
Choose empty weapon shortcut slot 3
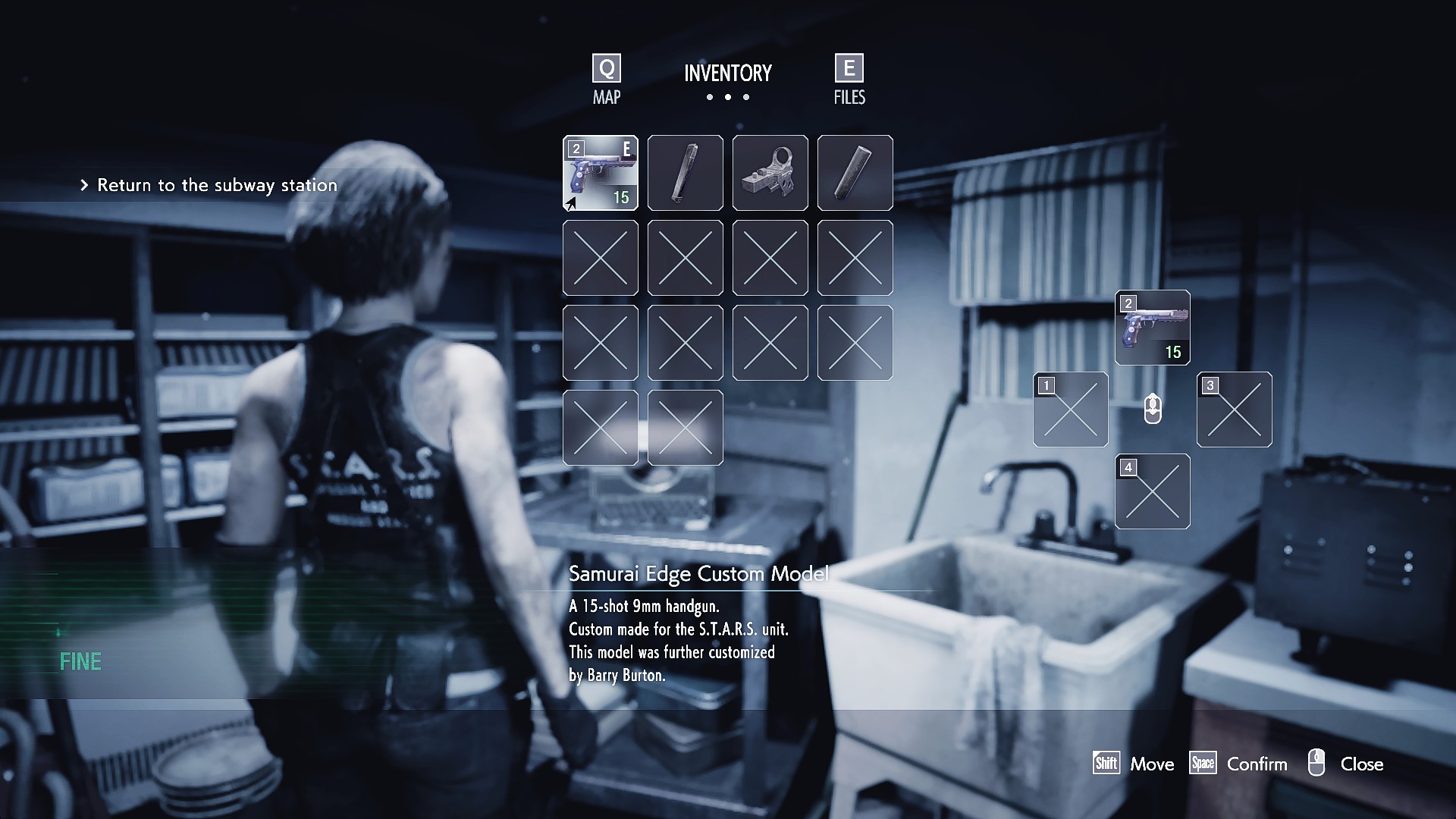coord(1235,409)
